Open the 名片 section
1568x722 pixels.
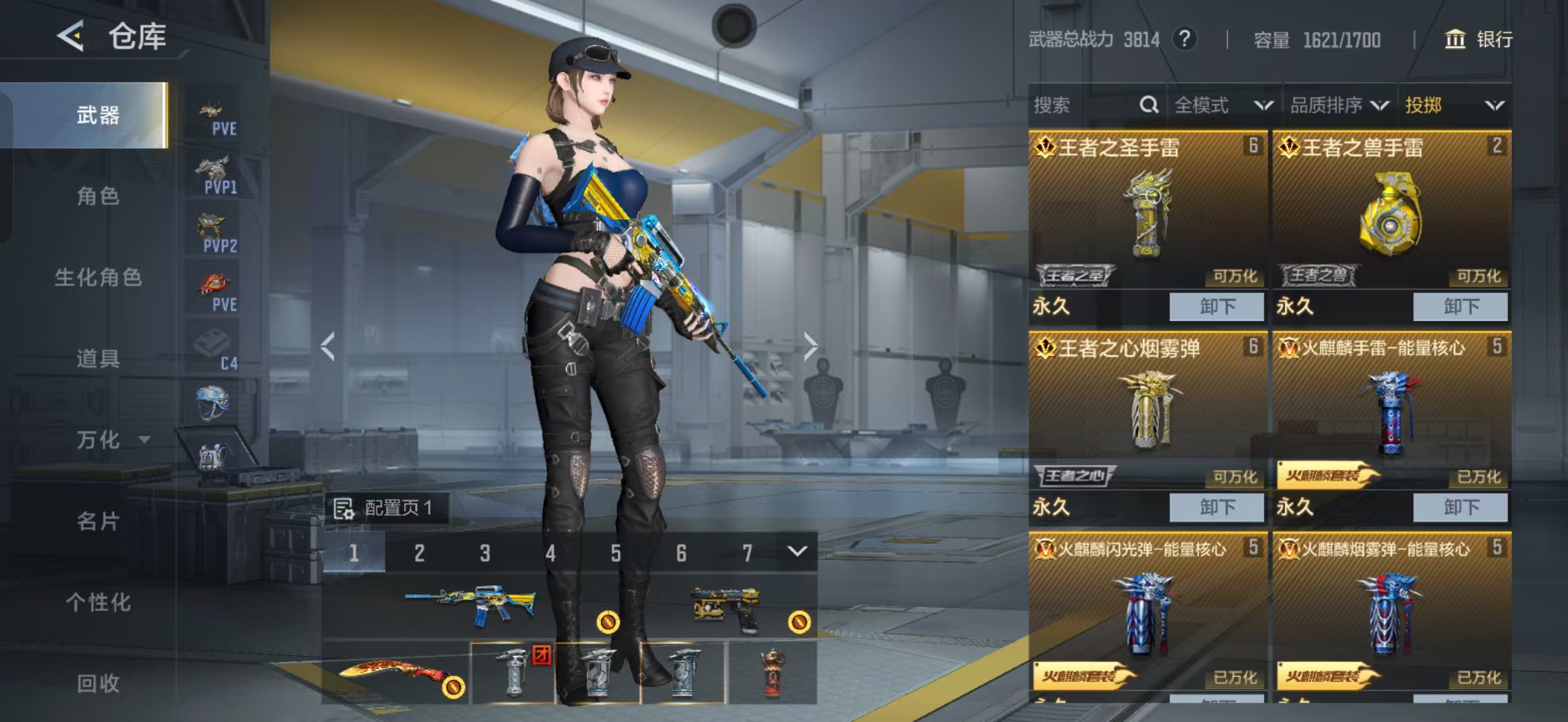tap(97, 521)
